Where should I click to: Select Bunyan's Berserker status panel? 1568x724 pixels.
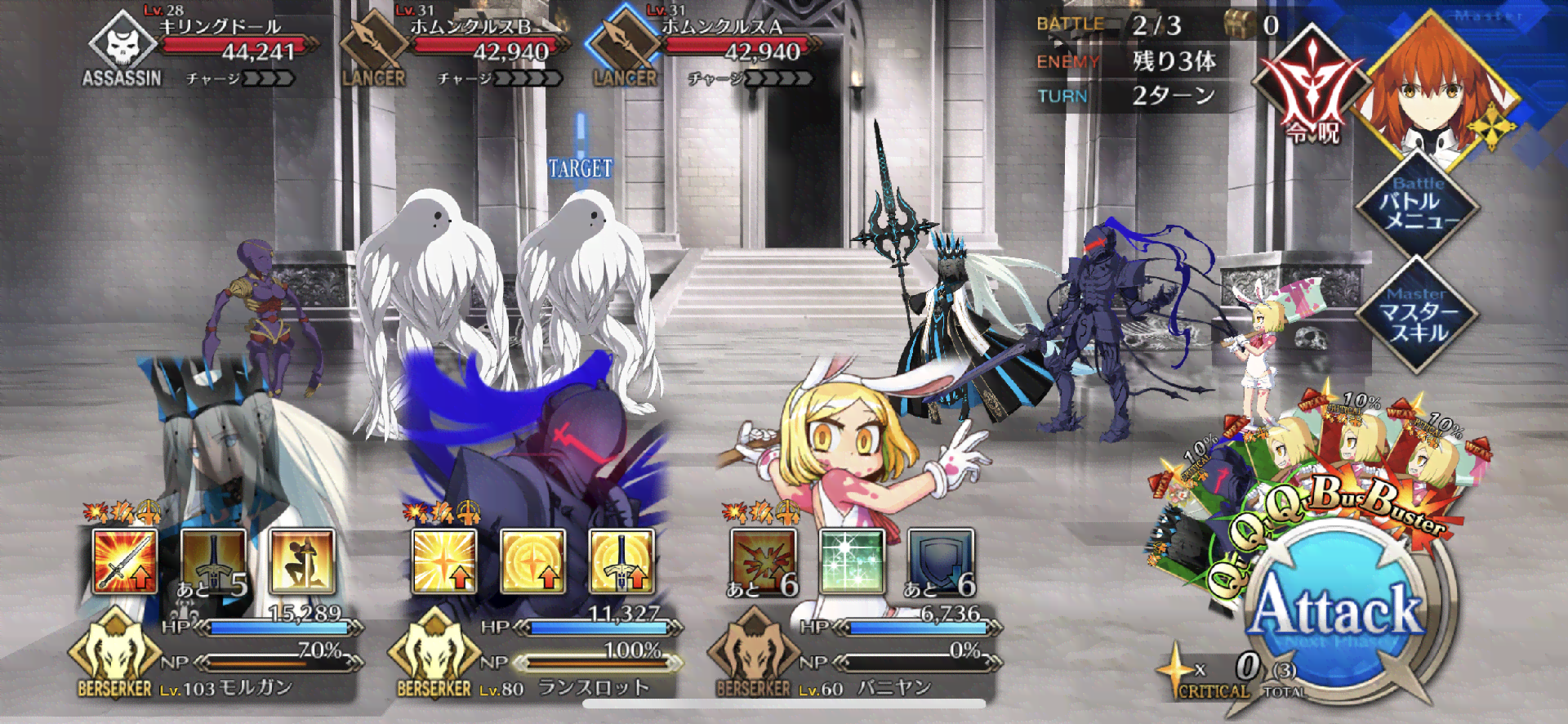853,654
